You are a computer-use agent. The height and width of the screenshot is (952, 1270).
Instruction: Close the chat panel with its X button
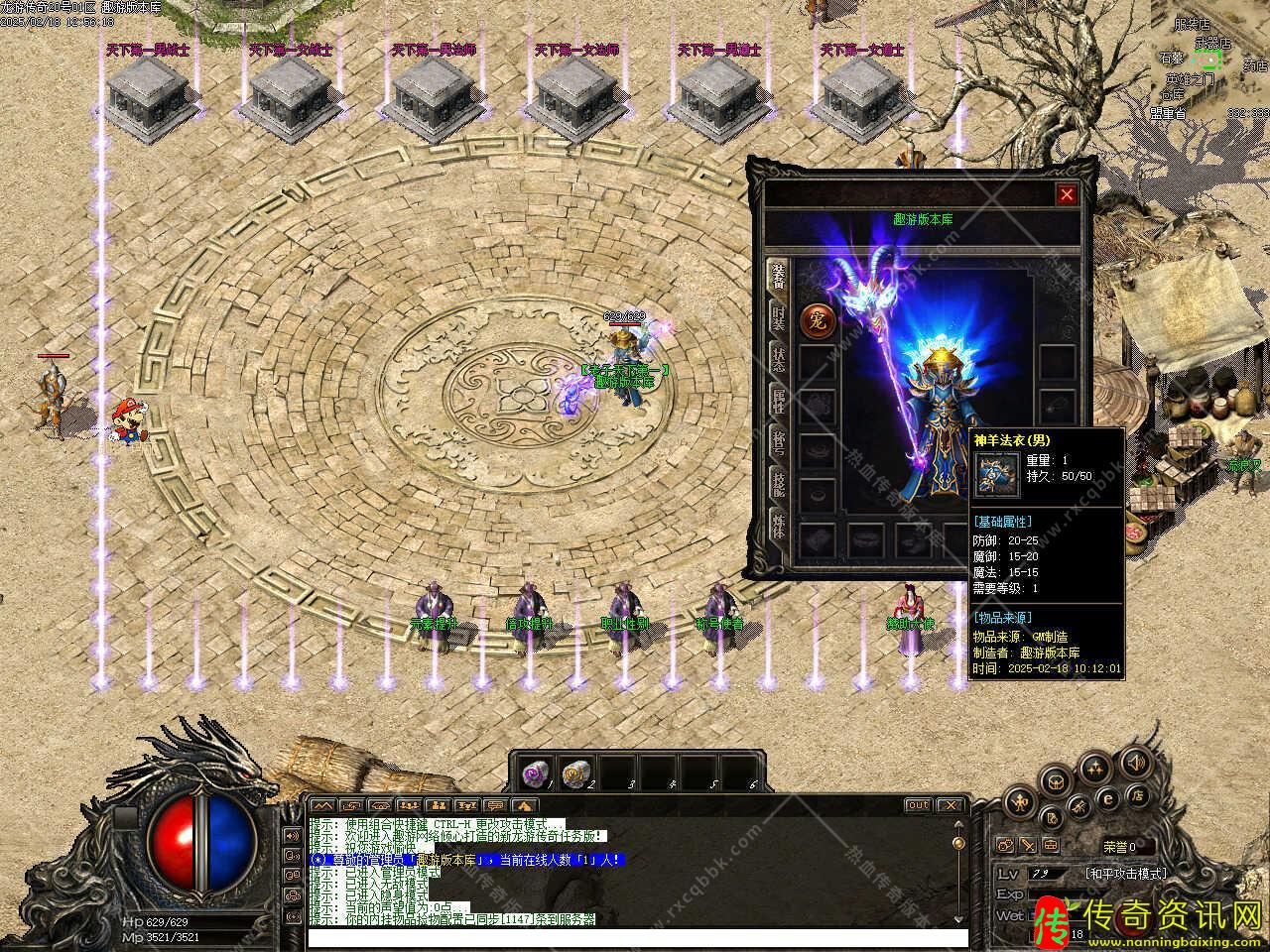951,805
